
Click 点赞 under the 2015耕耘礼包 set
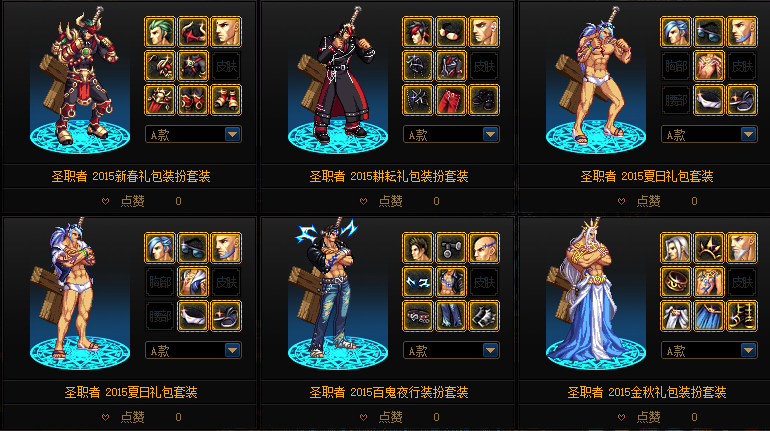tap(388, 201)
